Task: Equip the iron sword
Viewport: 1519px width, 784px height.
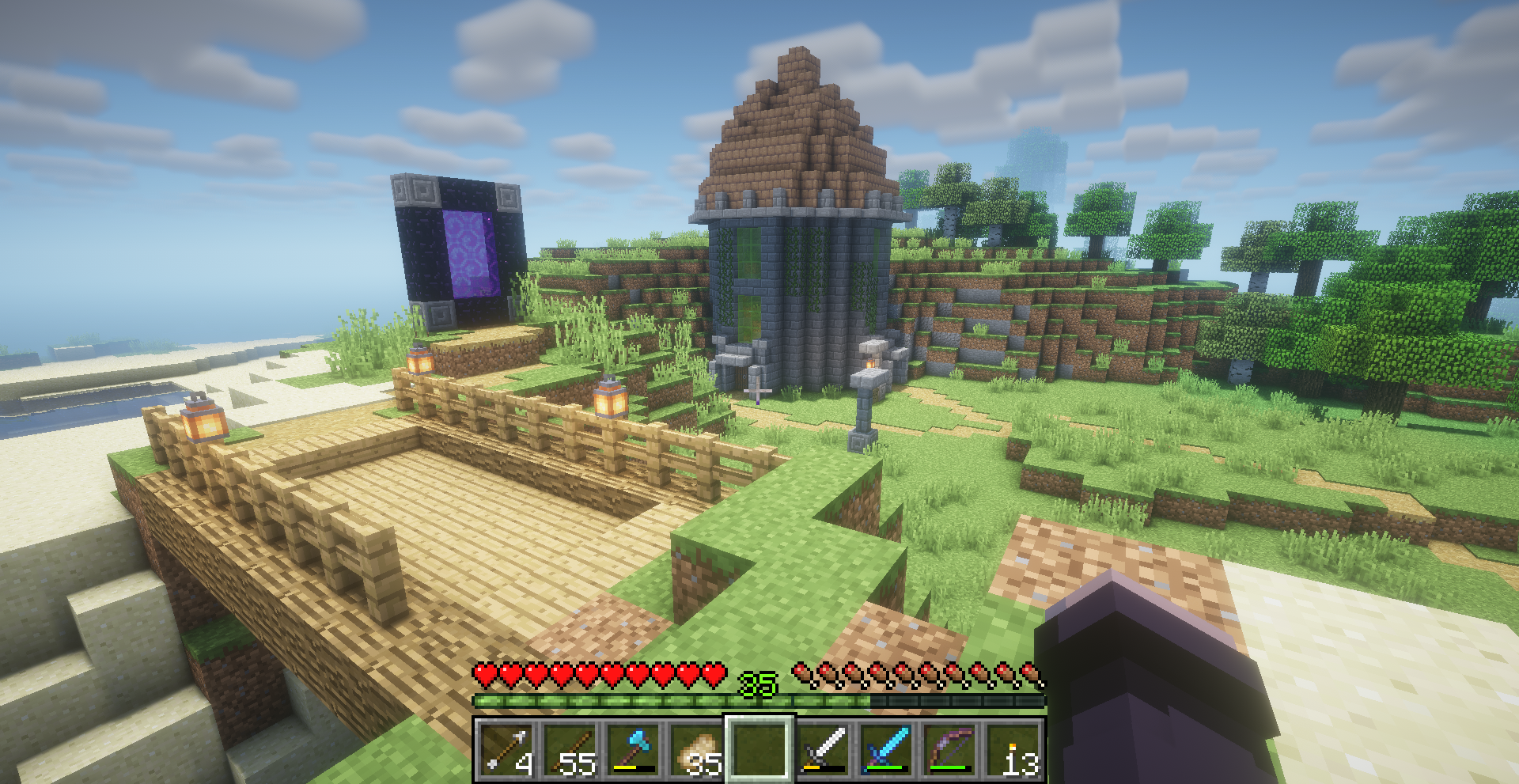Action: click(823, 748)
